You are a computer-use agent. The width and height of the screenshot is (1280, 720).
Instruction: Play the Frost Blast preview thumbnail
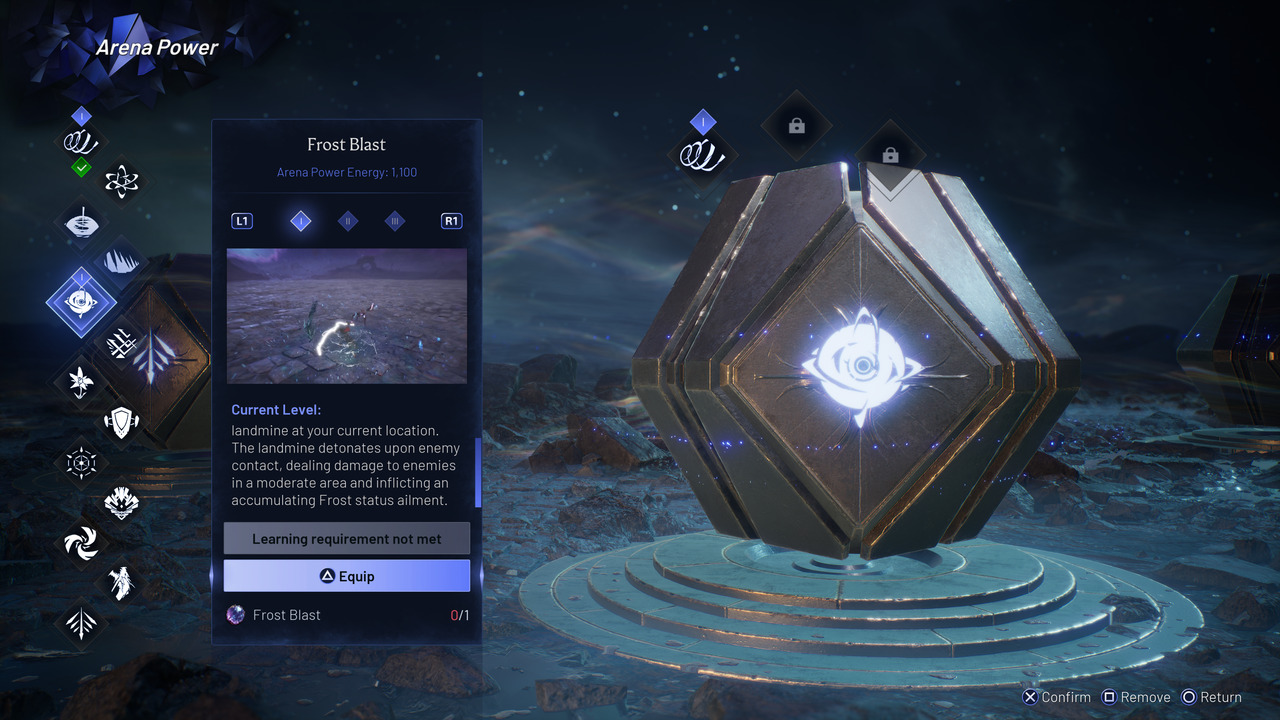tap(346, 316)
